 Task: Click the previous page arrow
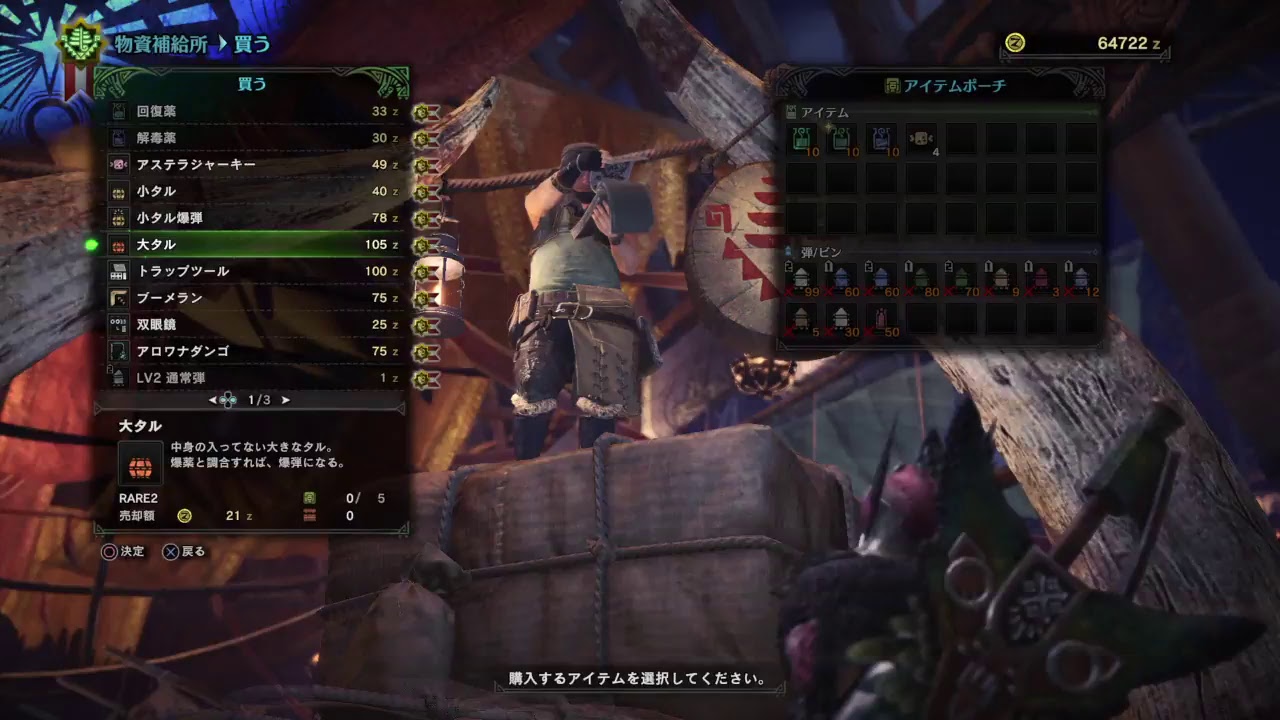[x=212, y=400]
